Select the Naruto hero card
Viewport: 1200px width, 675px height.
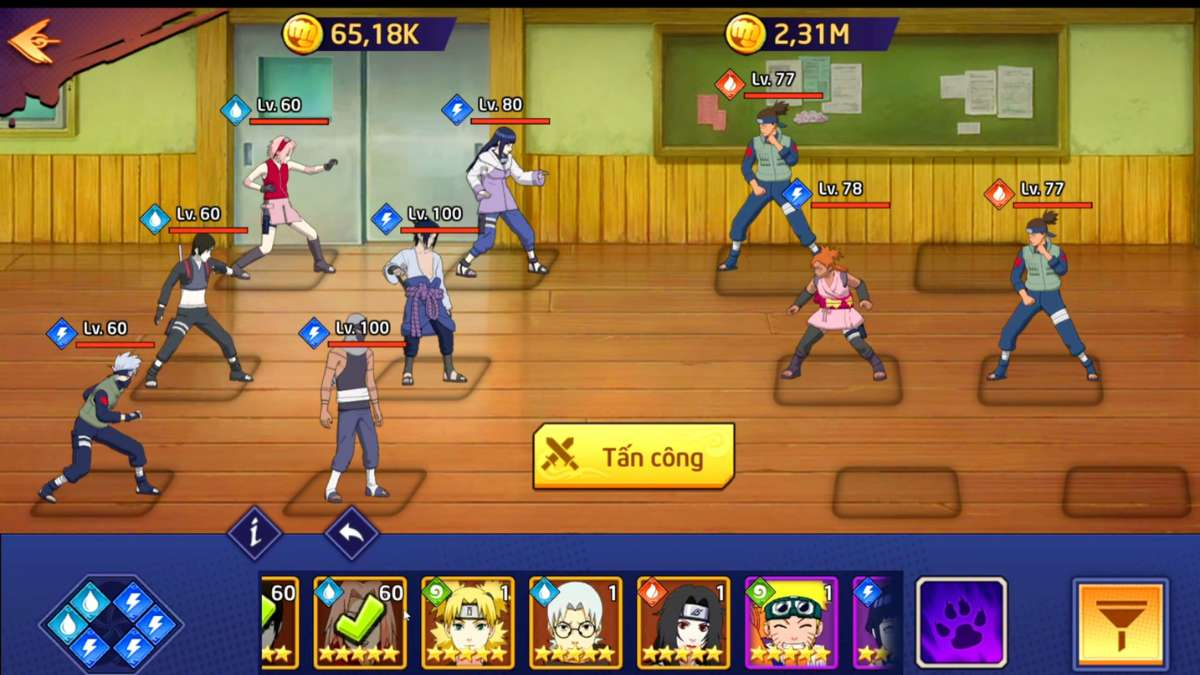(x=790, y=622)
